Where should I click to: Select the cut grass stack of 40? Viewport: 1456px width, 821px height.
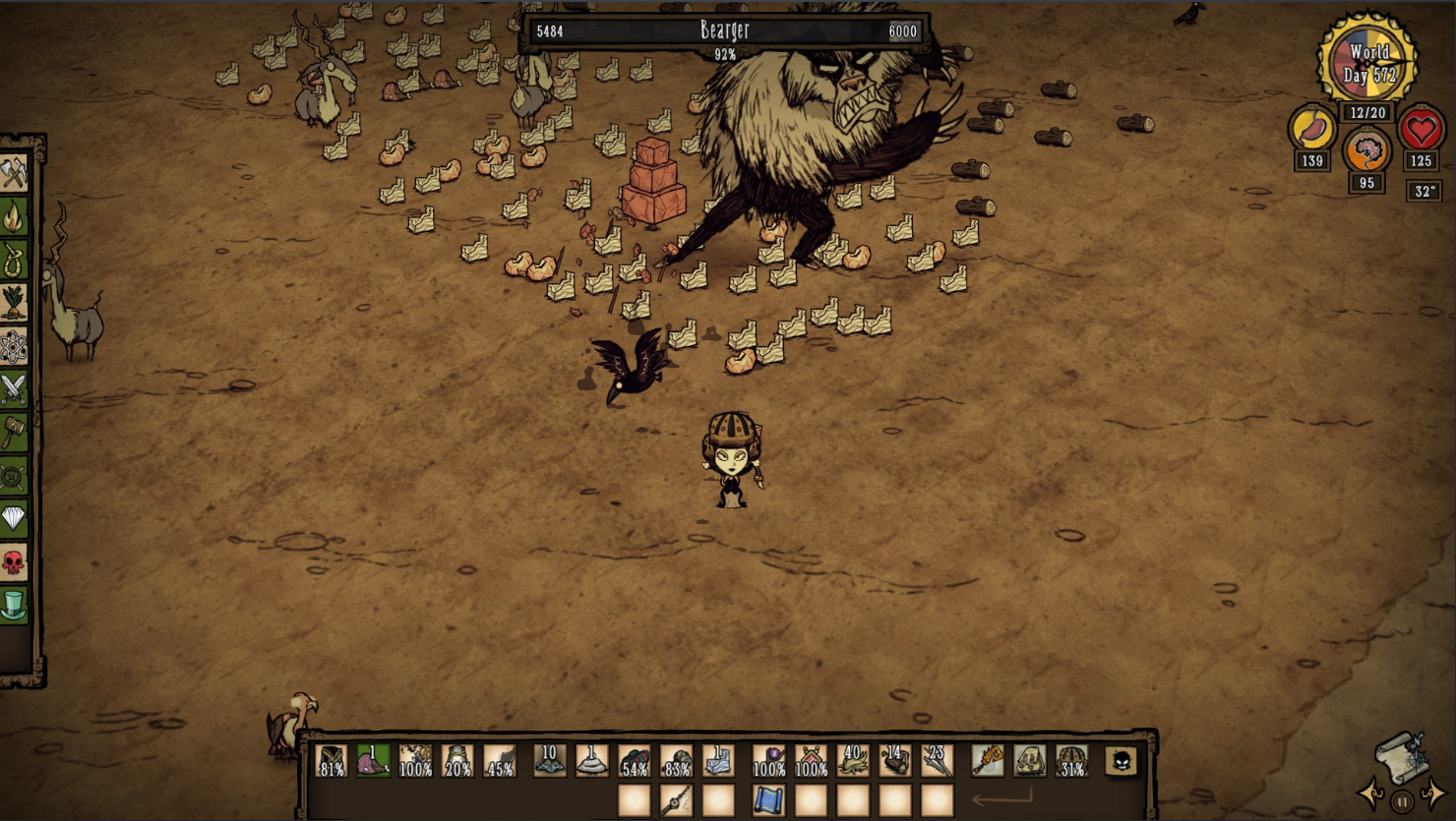click(852, 761)
